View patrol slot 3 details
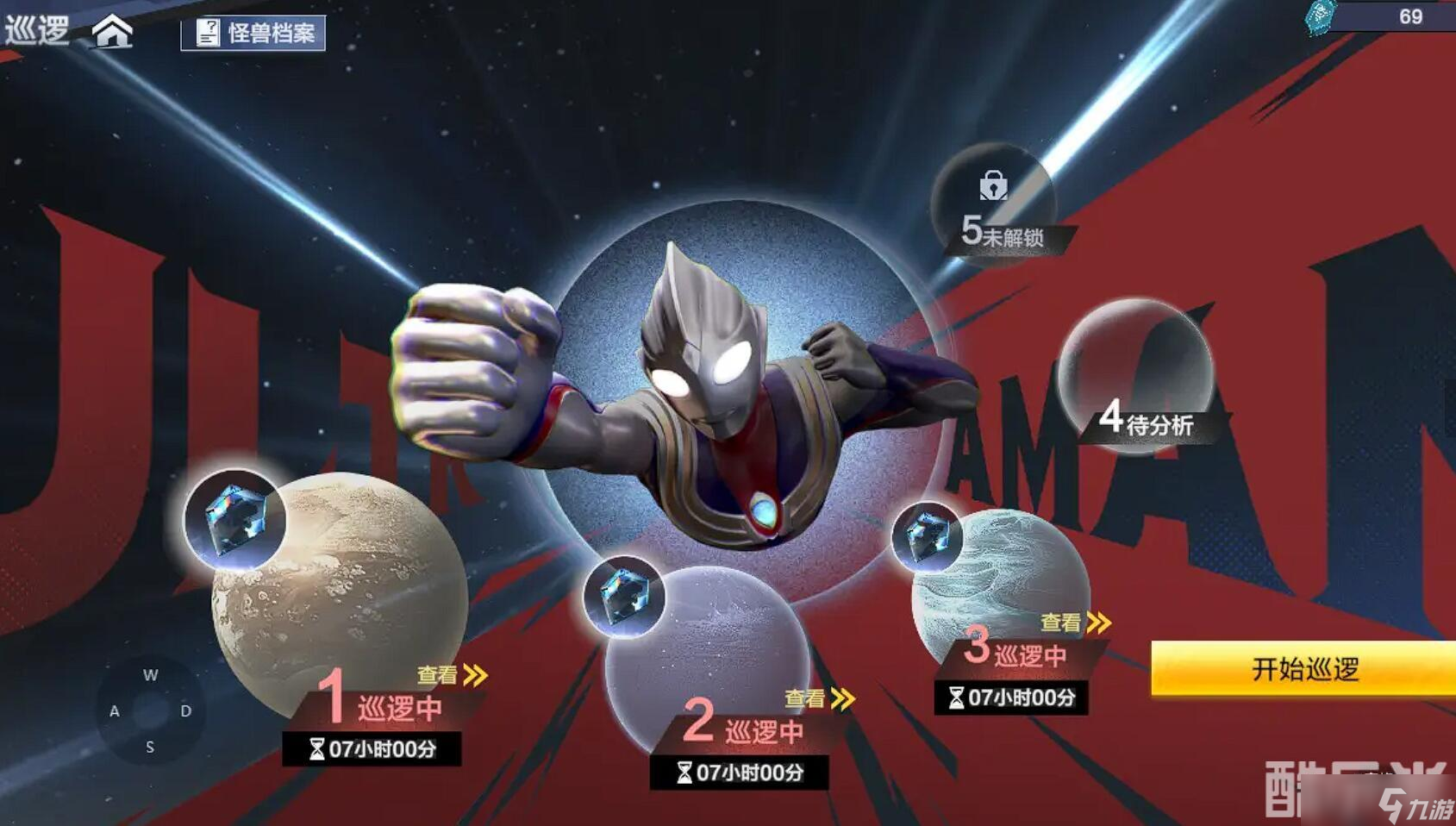The width and height of the screenshot is (1456, 826). pos(1076,623)
